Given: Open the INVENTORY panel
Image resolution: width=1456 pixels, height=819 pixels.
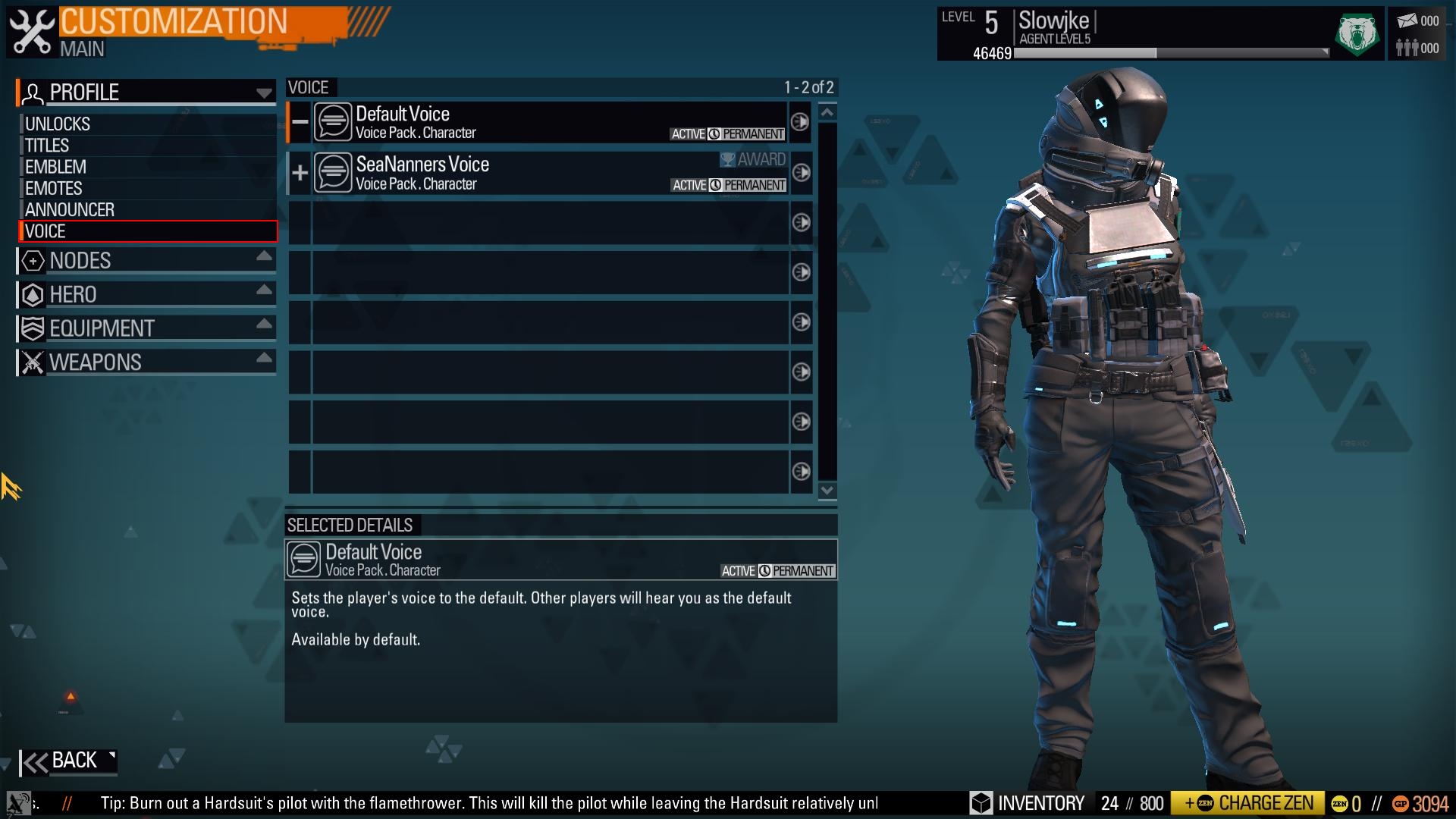Looking at the screenshot, I should (x=1029, y=804).
